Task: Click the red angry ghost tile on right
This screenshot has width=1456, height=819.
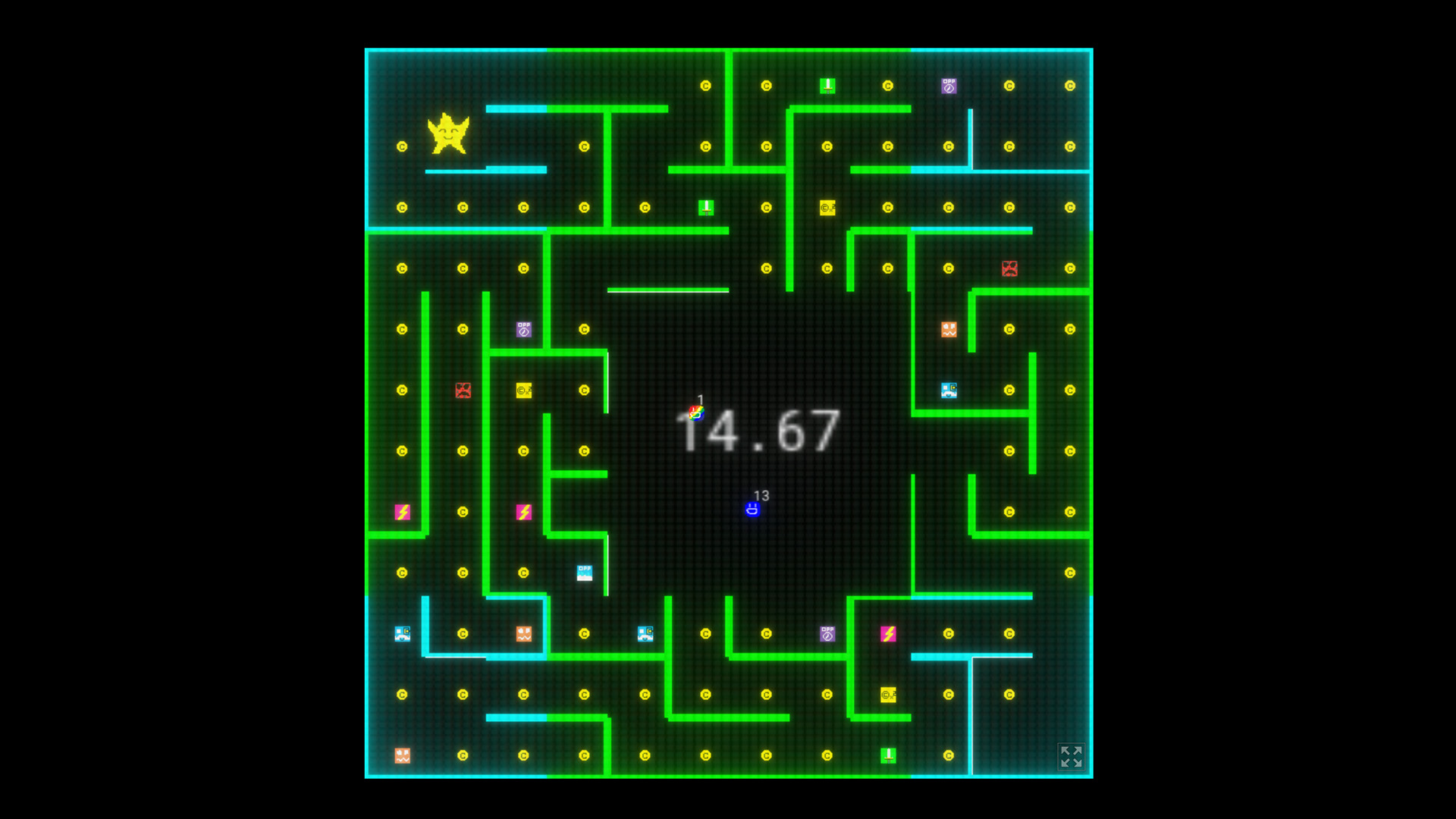Action: pyautogui.click(x=1009, y=268)
